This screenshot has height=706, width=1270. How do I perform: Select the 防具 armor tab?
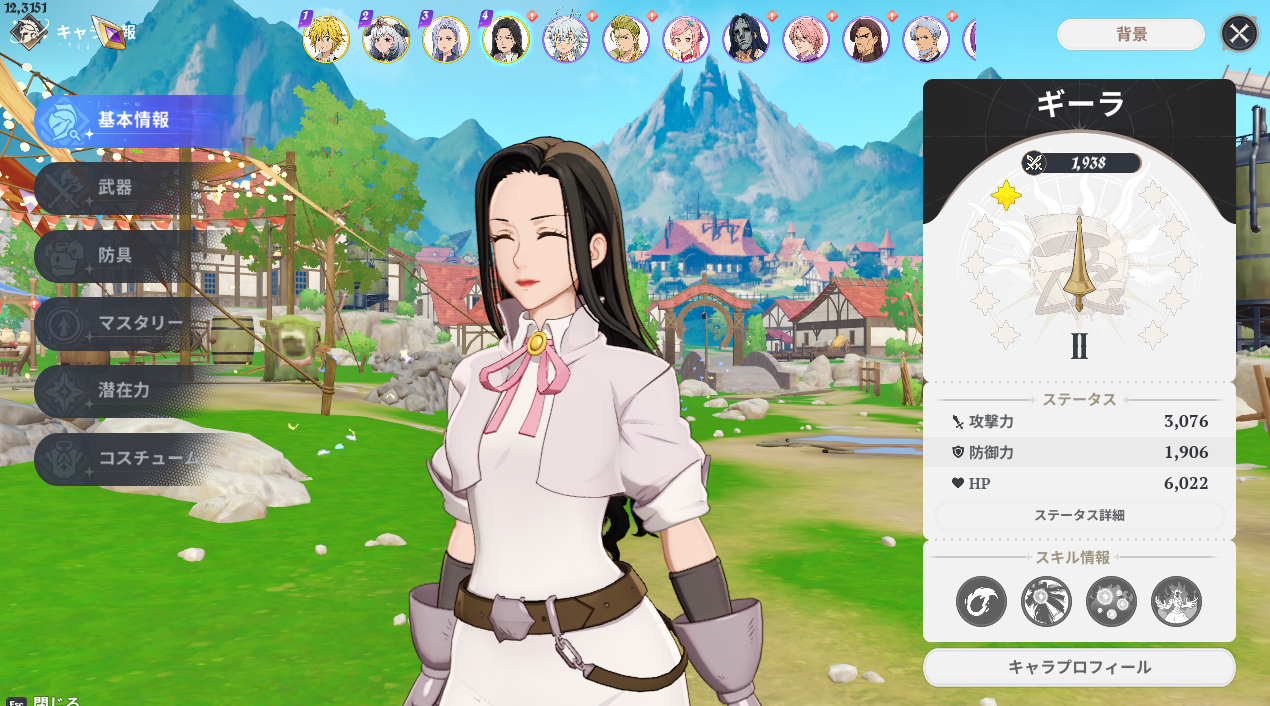[x=115, y=255]
